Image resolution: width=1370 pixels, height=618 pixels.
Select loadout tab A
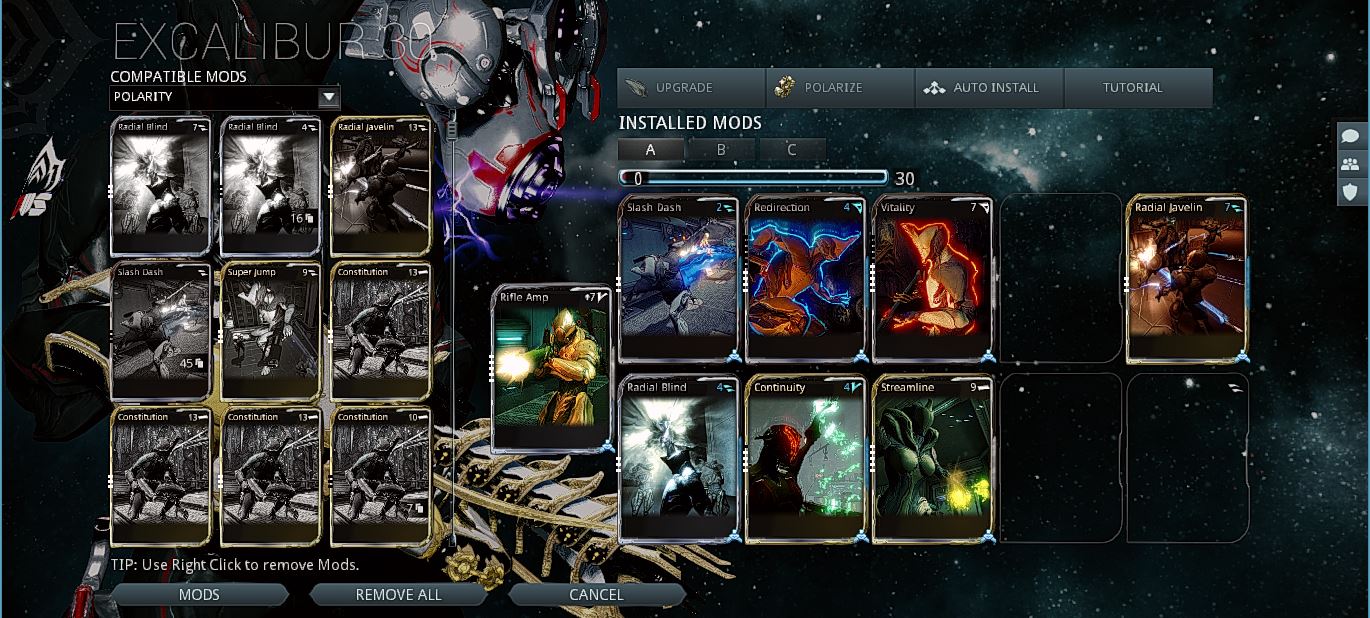pyautogui.click(x=651, y=150)
